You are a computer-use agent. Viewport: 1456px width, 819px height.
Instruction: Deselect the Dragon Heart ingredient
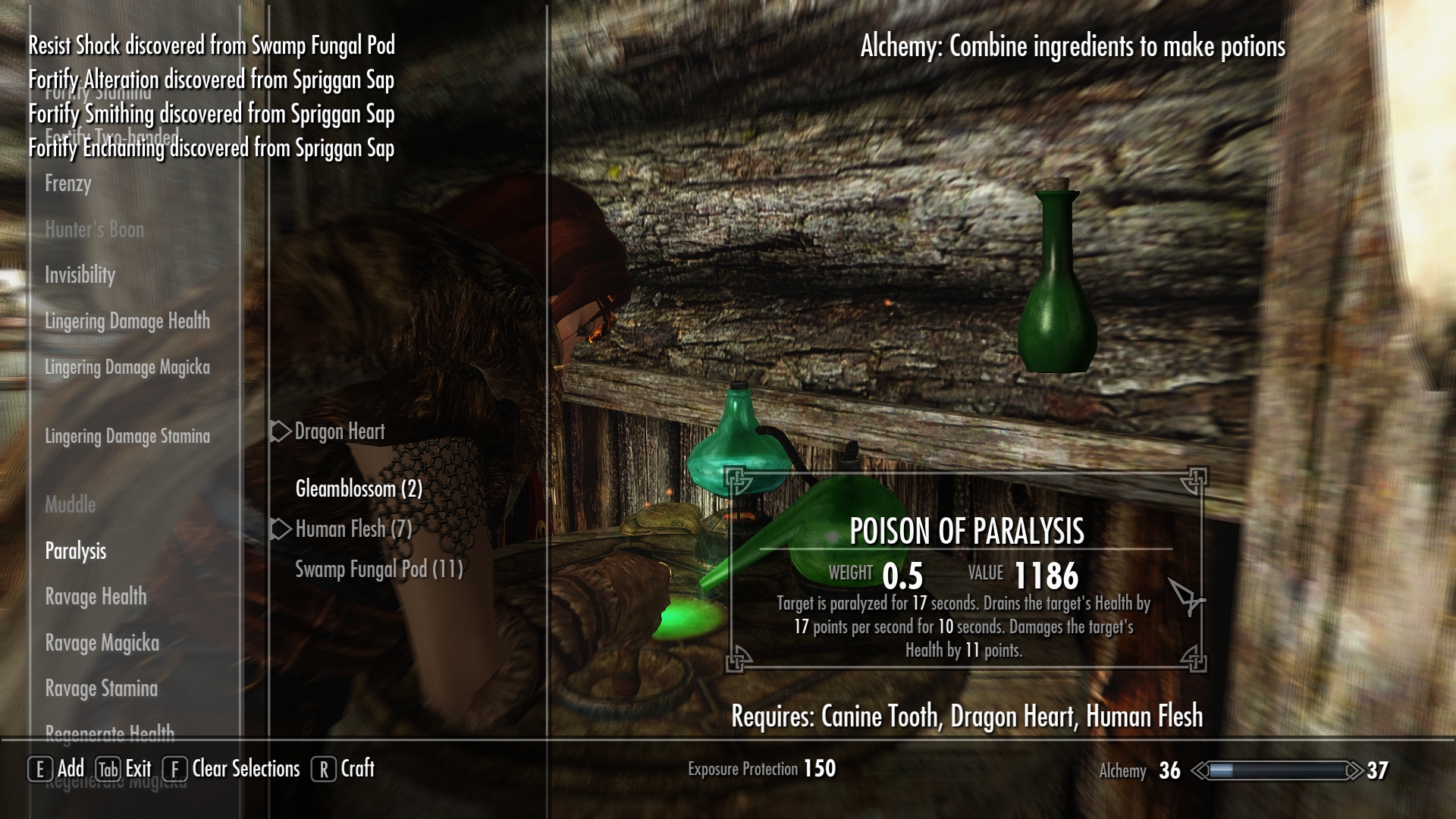(339, 431)
